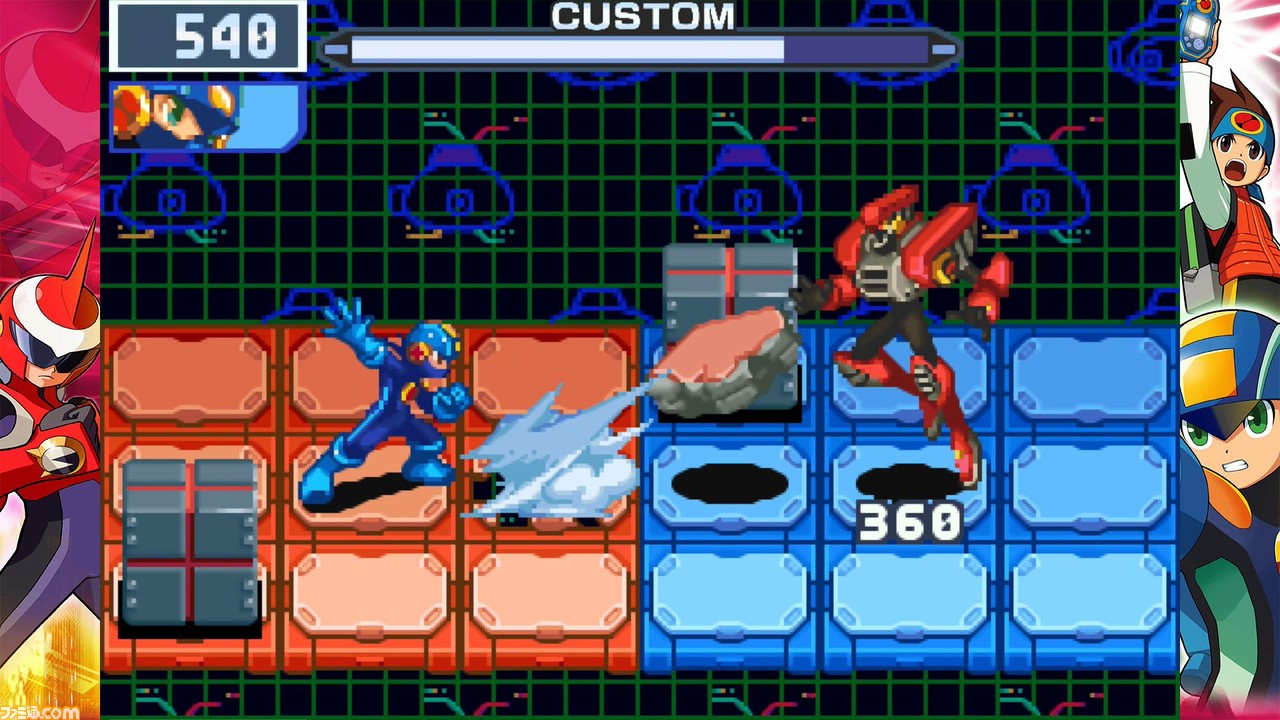This screenshot has width=1280, height=720.
Task: Click the 360 damage number
Action: click(x=910, y=517)
